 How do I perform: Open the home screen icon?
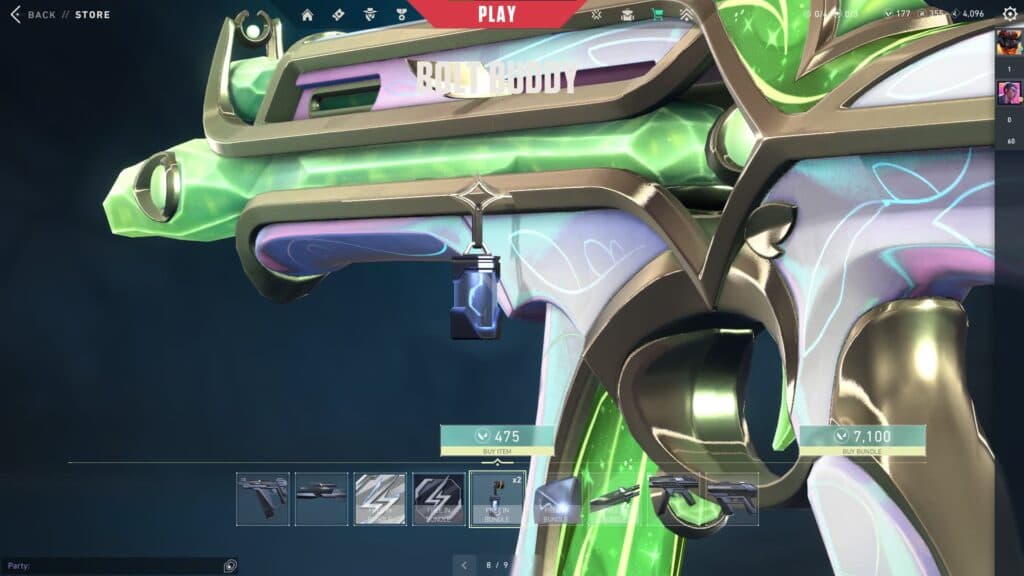pyautogui.click(x=307, y=15)
